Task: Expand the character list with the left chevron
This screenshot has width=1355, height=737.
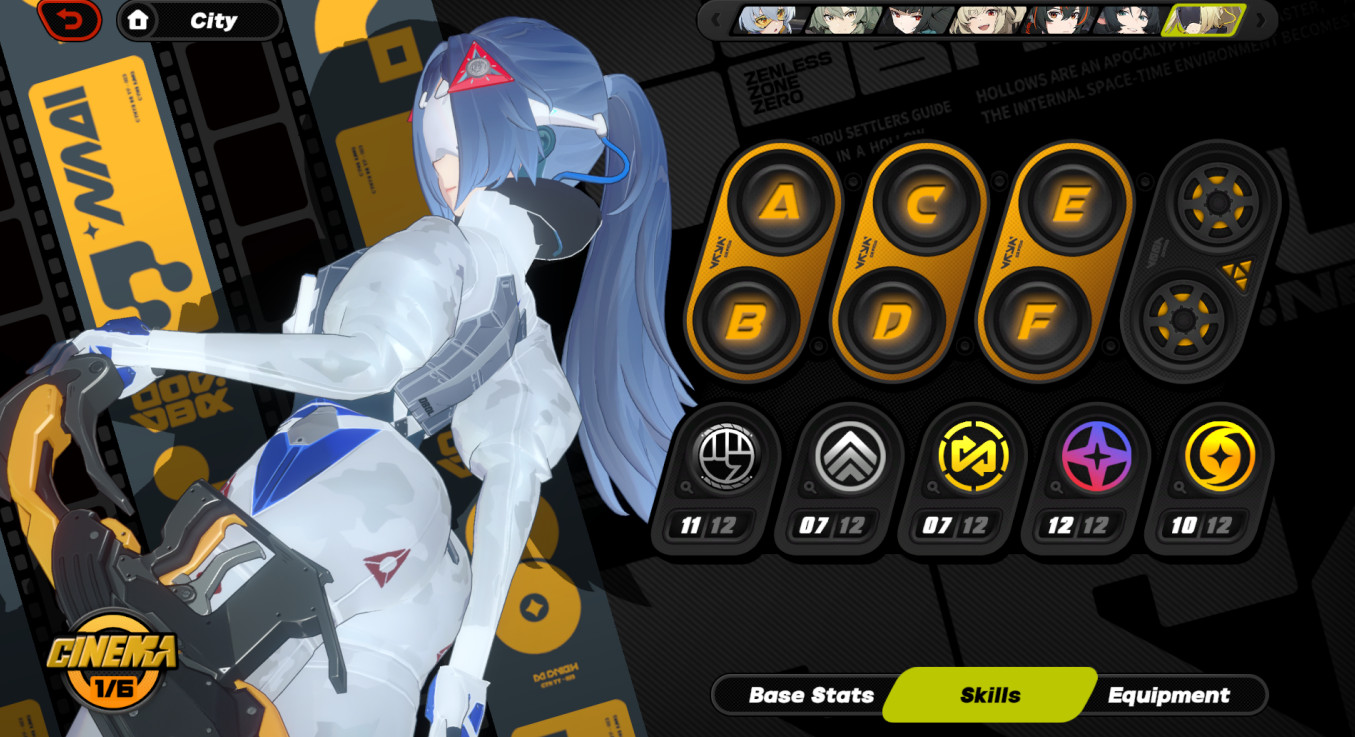Action: [x=713, y=18]
